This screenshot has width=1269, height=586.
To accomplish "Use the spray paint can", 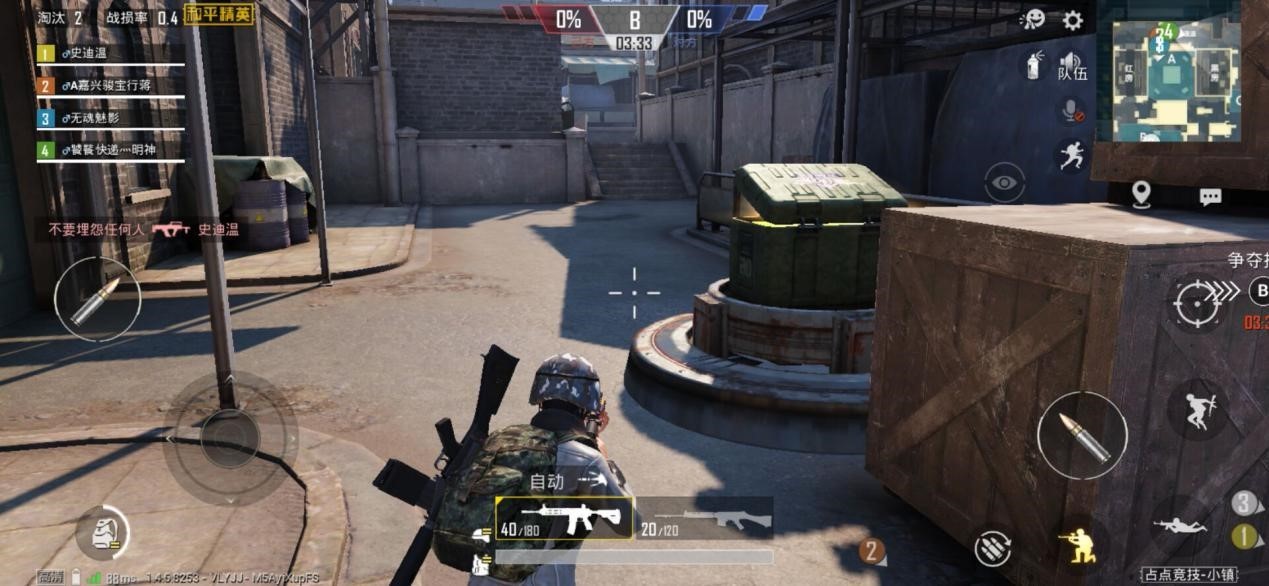I will point(1034,66).
